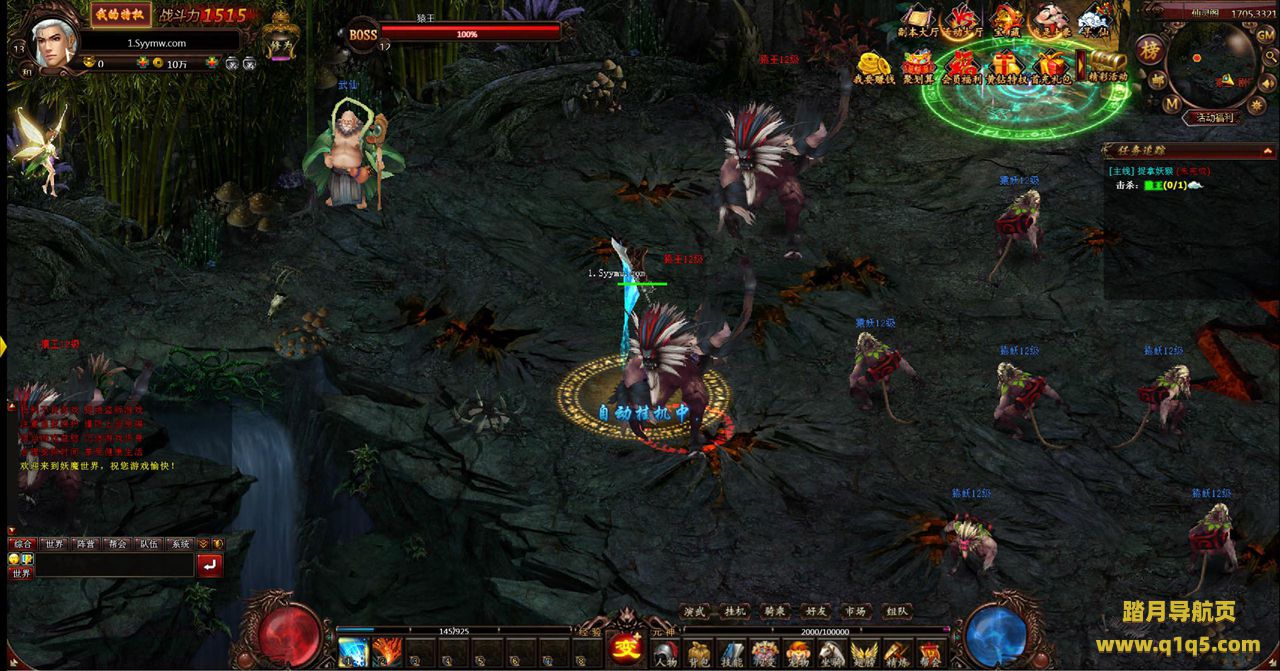The image size is (1280, 671).
Task: Click the 活动福利 button below minimap
Action: (x=1214, y=117)
